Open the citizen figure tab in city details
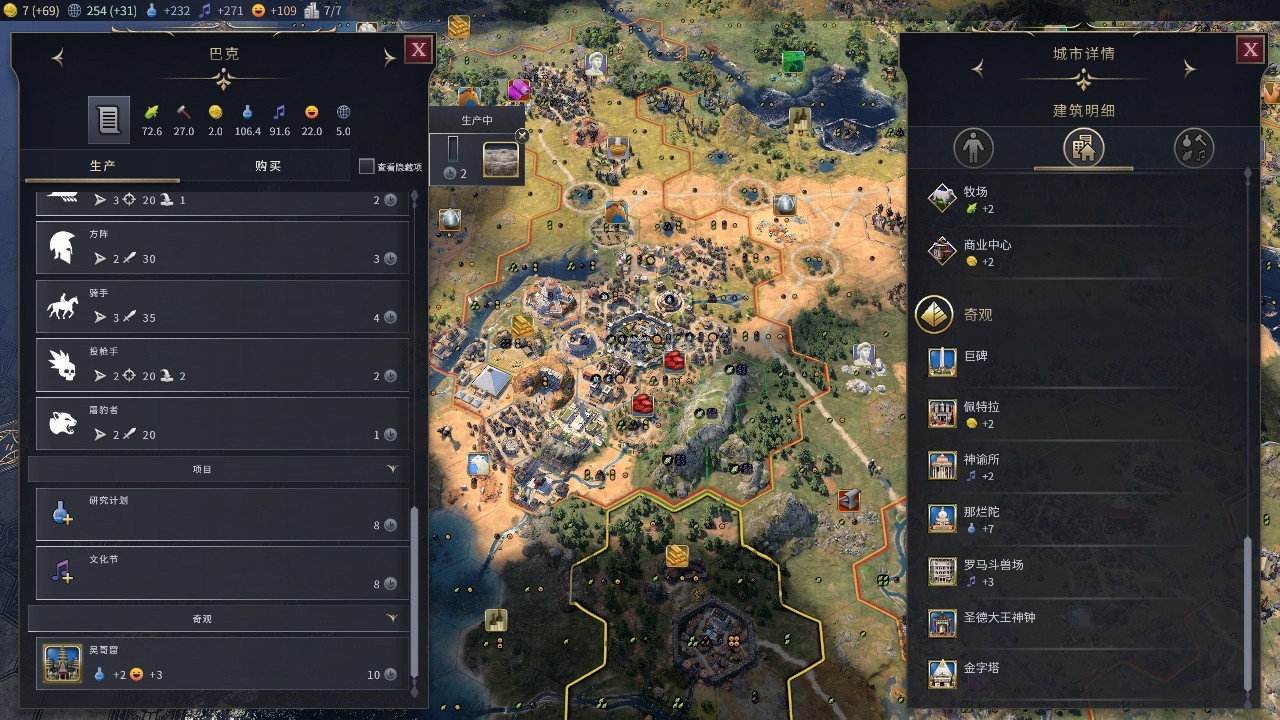This screenshot has width=1280, height=720. point(973,148)
